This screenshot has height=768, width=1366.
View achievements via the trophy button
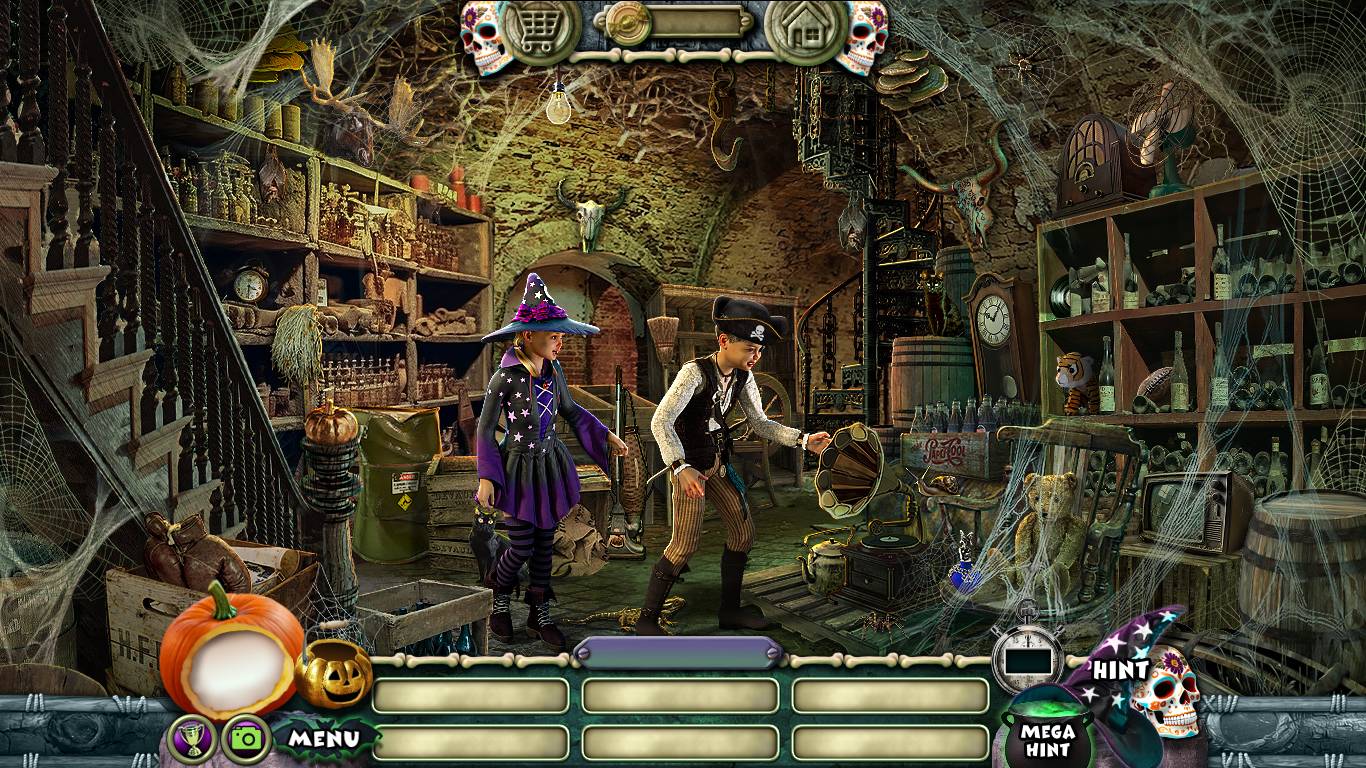point(192,739)
